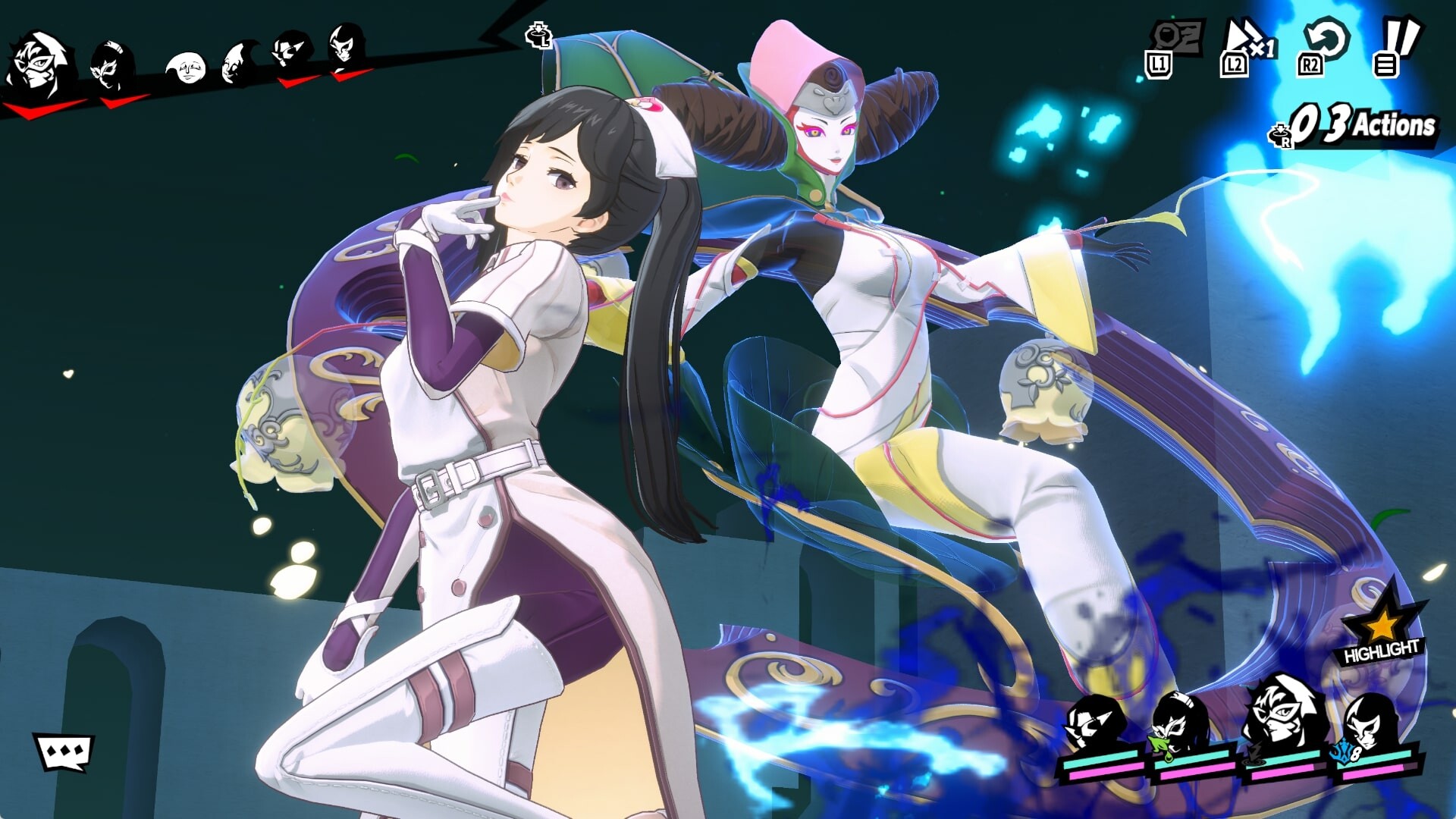Screen dimensions: 1456x819
Task: Click the green leaf status icon on ally portrait
Action: 1158,744
